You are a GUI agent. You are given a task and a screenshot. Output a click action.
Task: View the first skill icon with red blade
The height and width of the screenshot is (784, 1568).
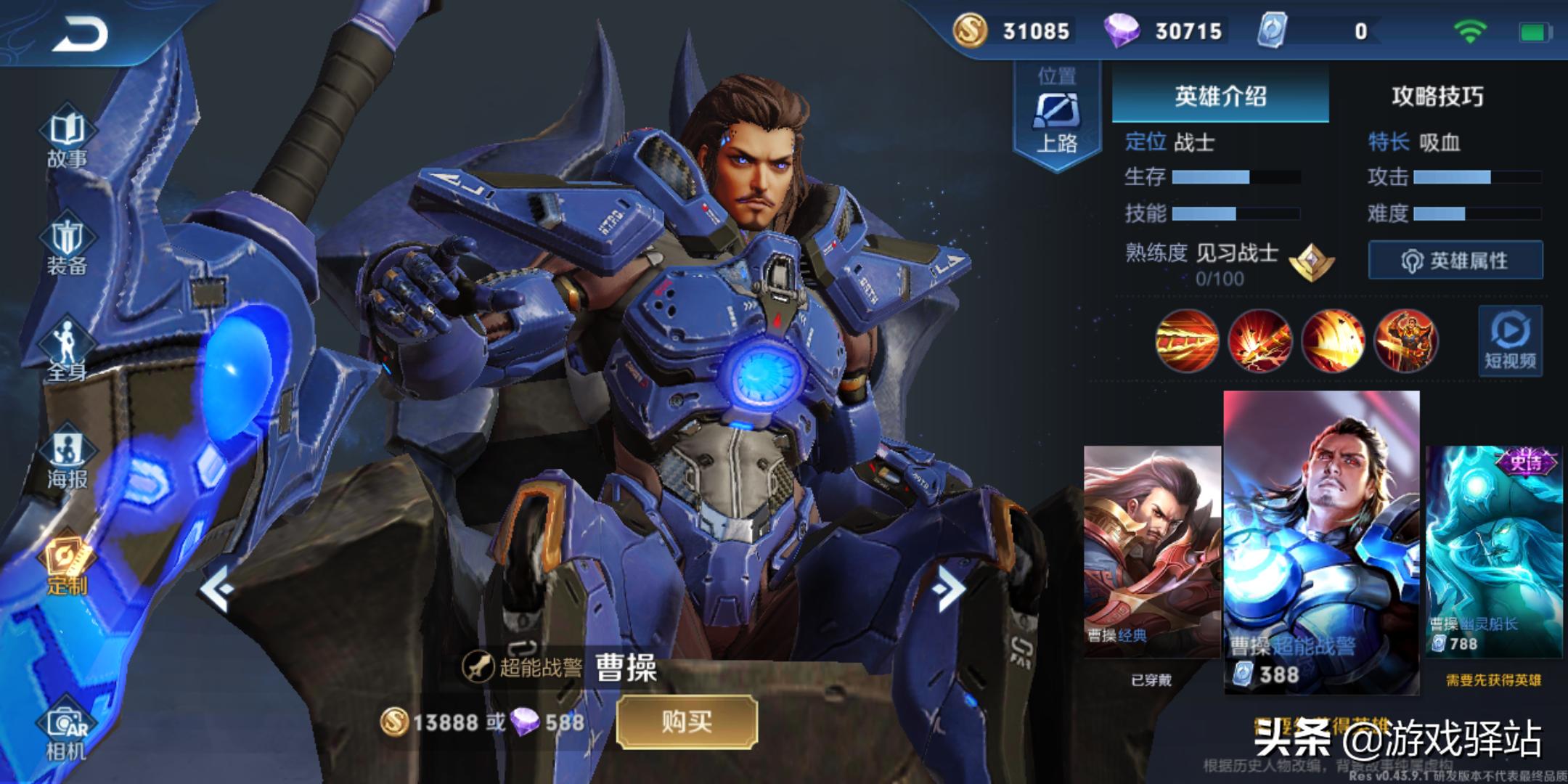(1187, 340)
